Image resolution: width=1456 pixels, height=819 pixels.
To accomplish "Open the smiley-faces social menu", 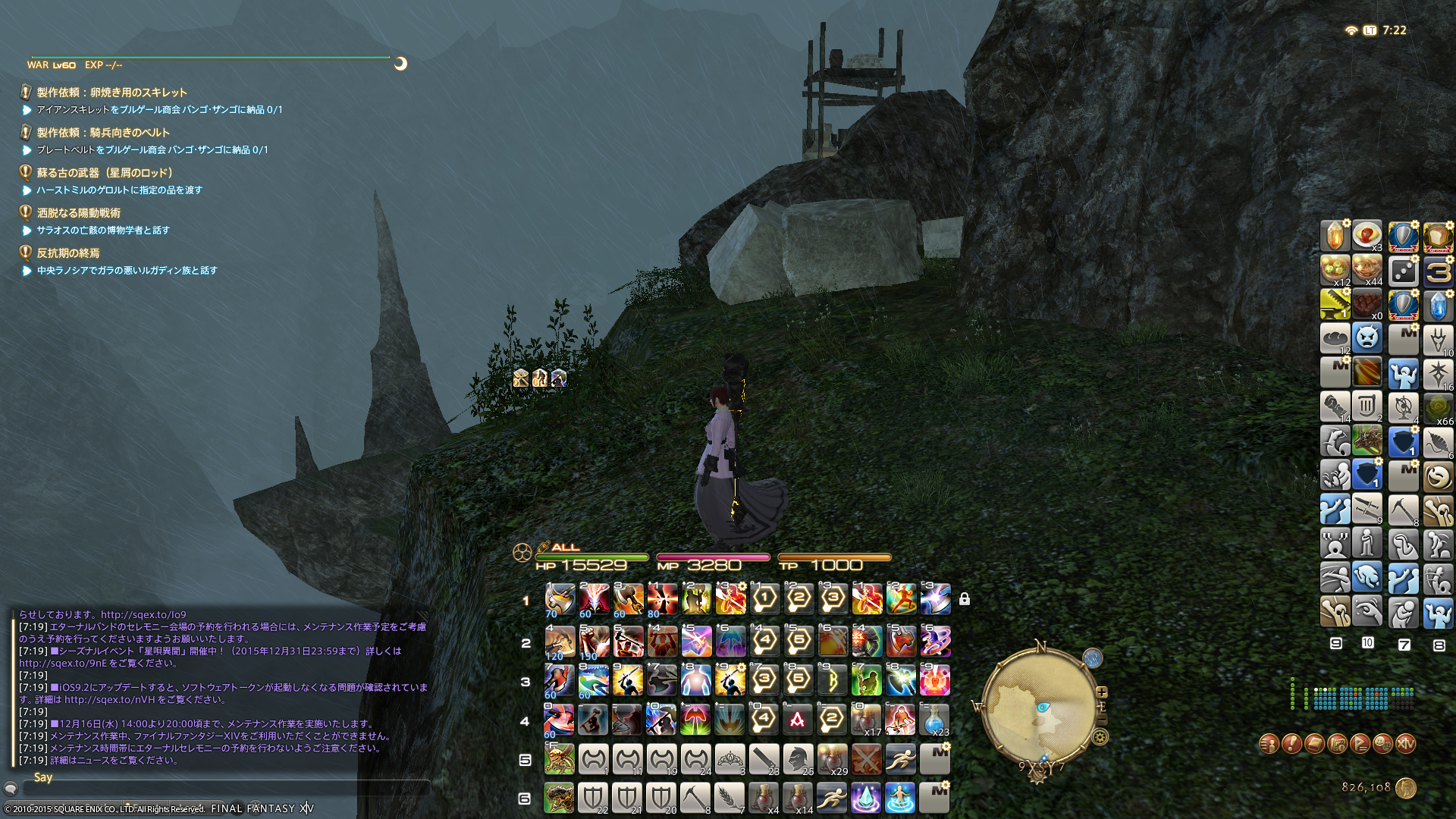I will point(1382,744).
